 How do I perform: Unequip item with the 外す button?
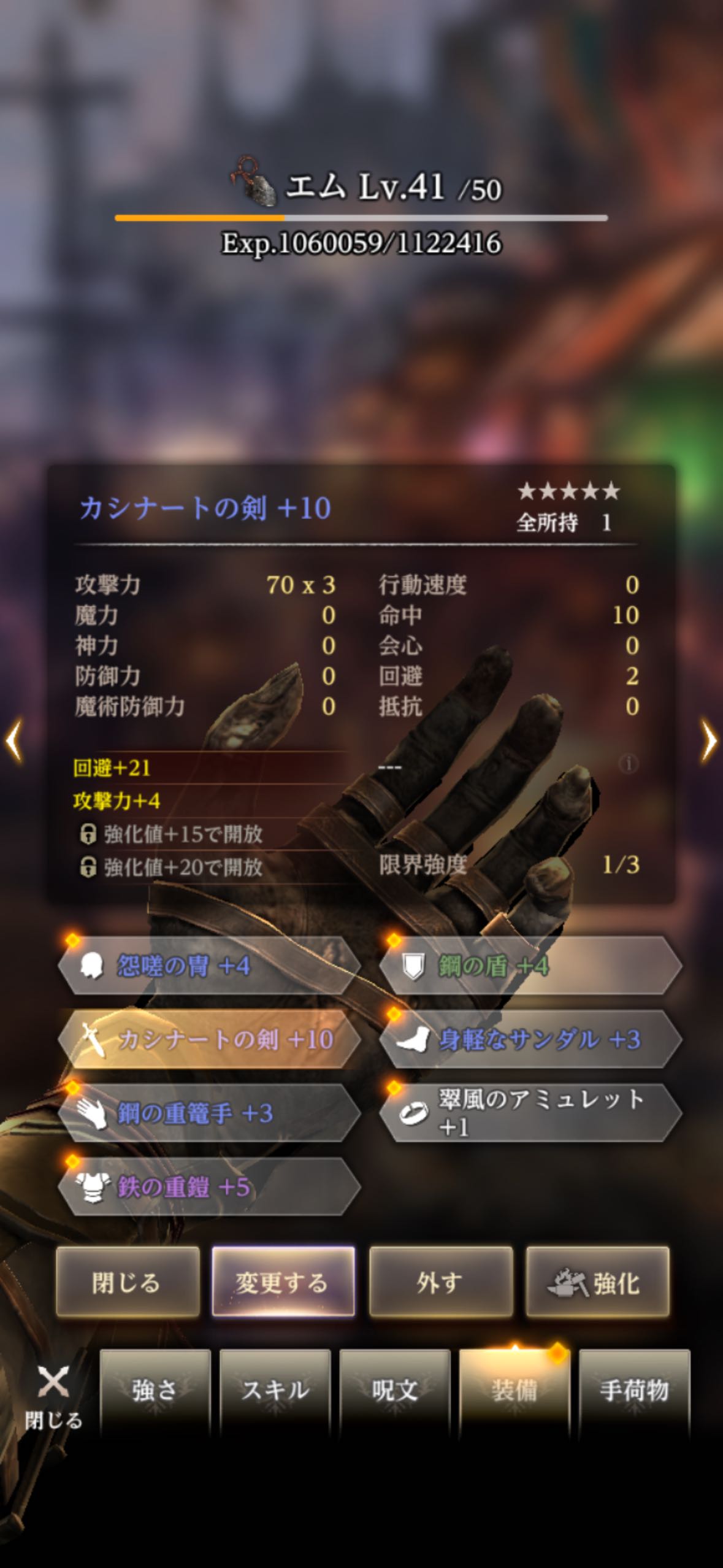[440, 1282]
